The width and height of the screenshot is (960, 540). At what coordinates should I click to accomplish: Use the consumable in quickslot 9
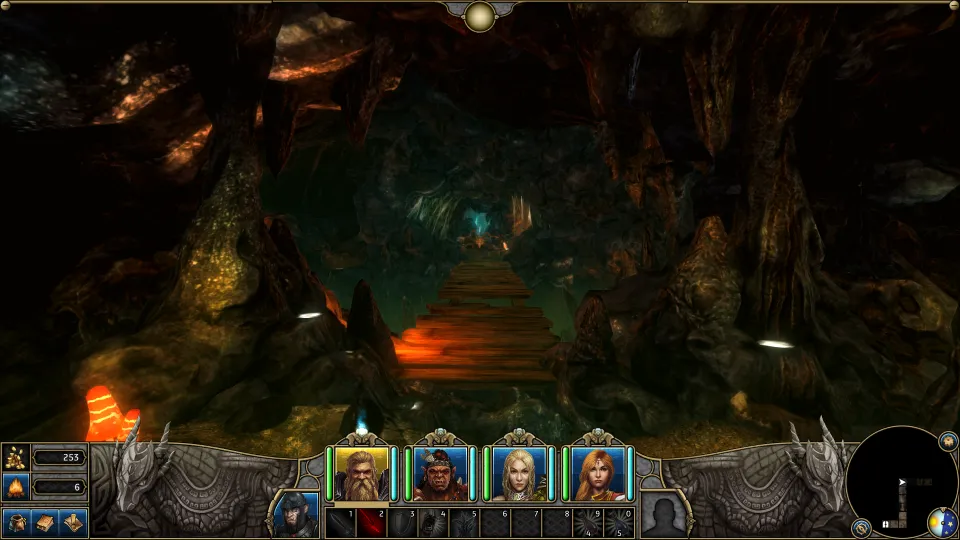point(588,523)
